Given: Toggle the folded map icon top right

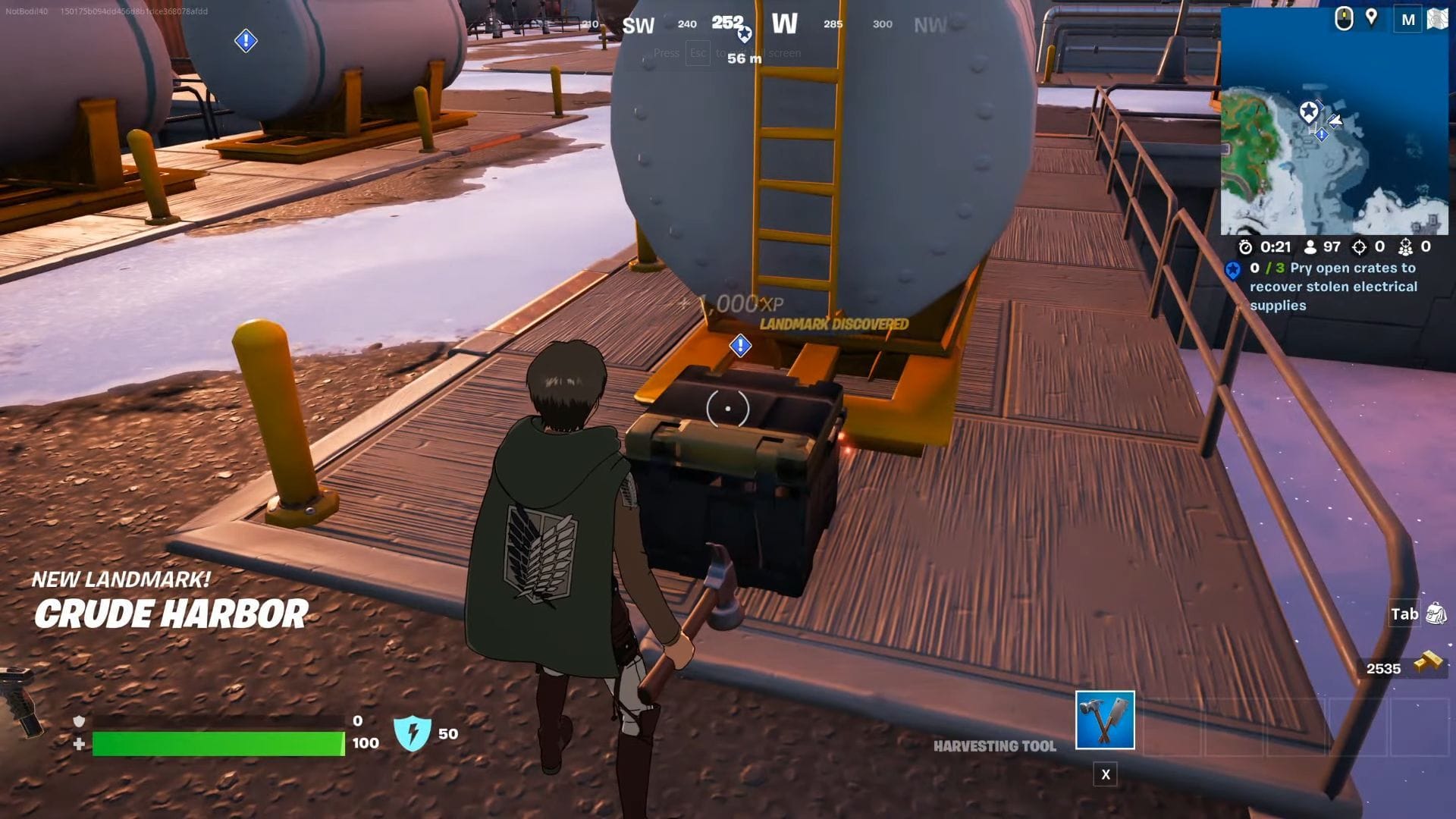Looking at the screenshot, I should coord(1439,19).
